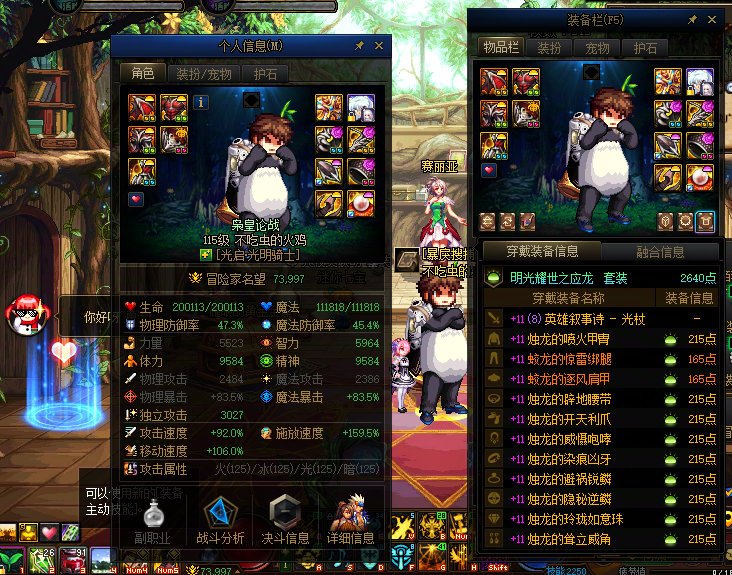Close the 个人信息 character window
The width and height of the screenshot is (732, 575).
pos(379,46)
